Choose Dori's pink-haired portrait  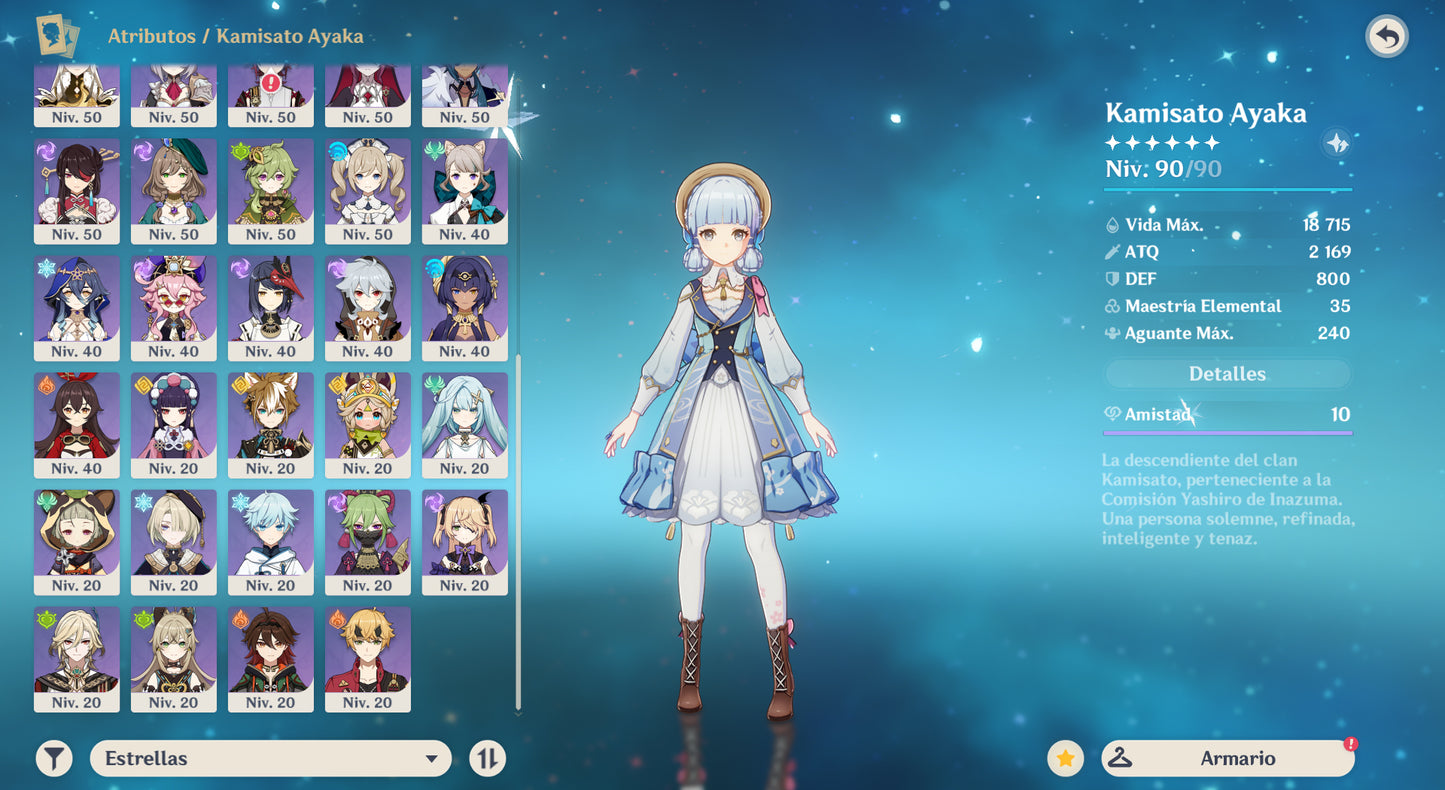174,308
